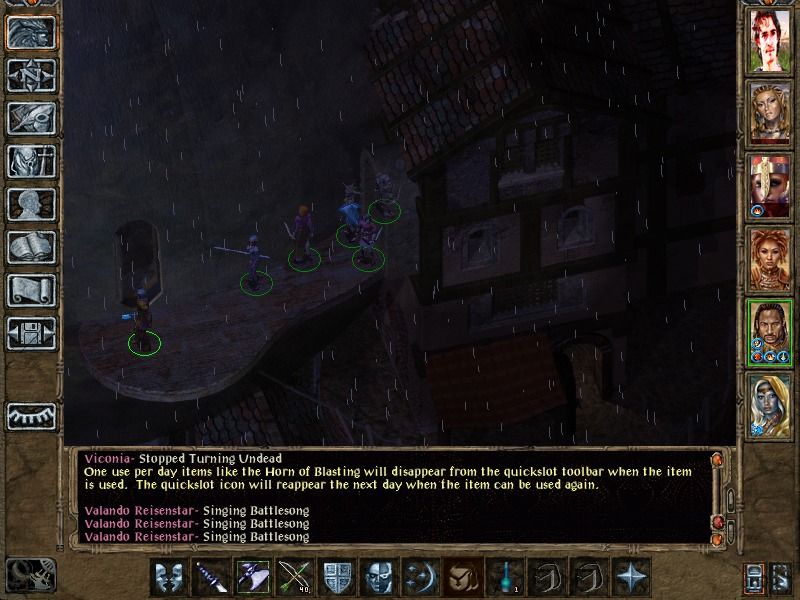Open the mage spellbook with the open book icon
This screenshot has width=800, height=600.
31,247
